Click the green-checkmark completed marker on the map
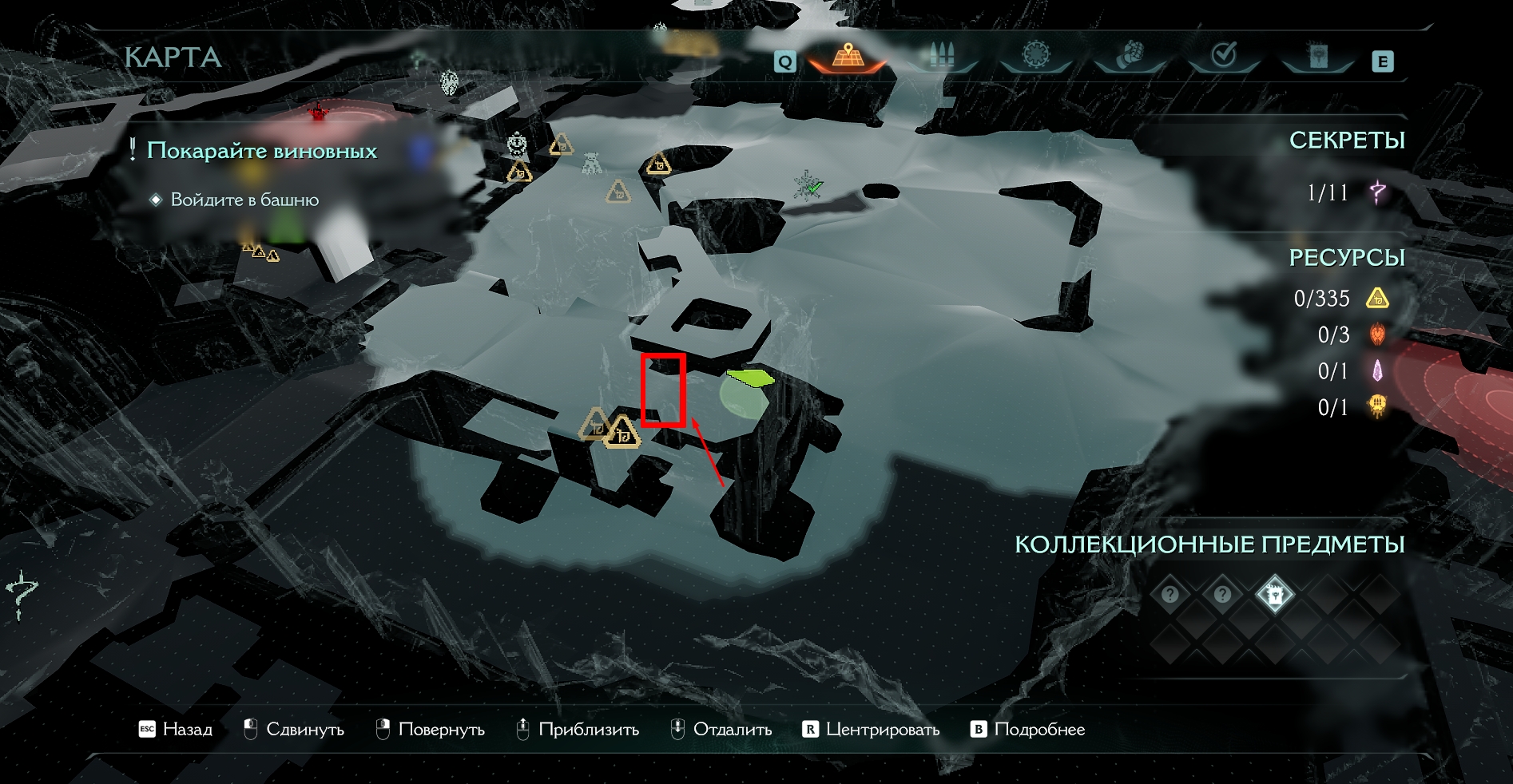 (x=808, y=184)
